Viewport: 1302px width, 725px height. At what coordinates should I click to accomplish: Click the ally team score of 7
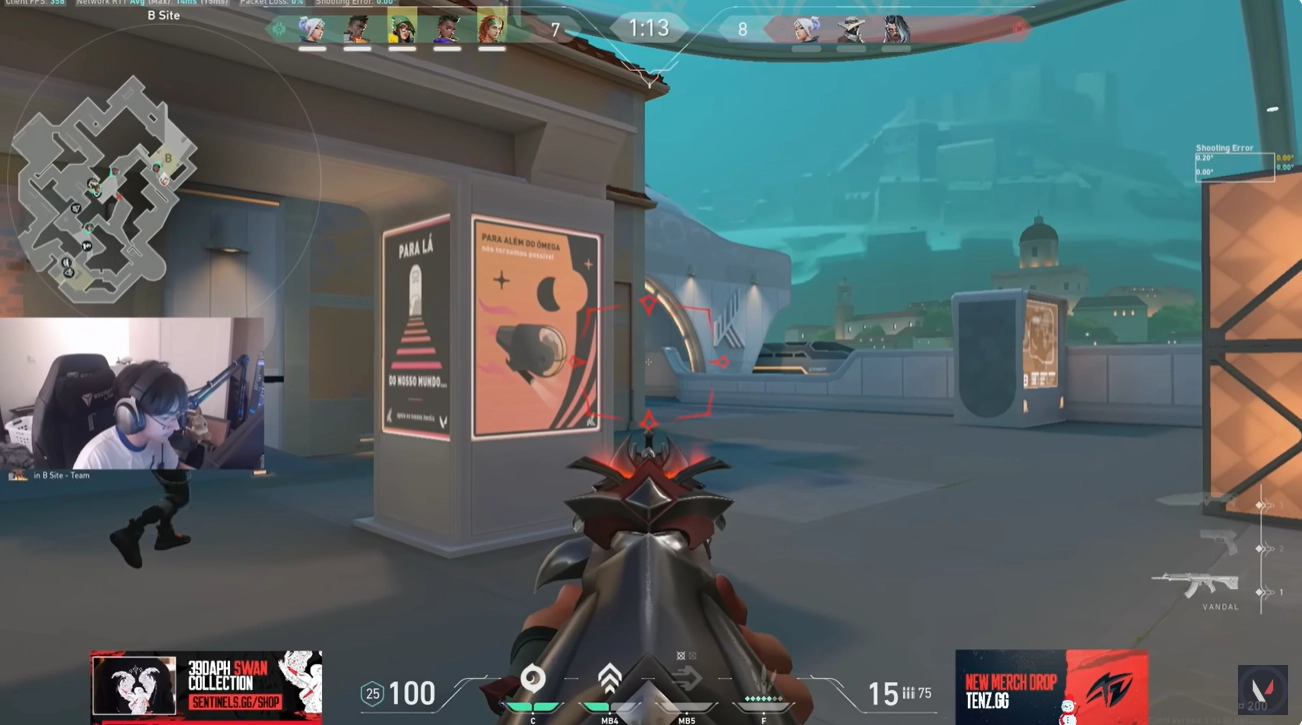pyautogui.click(x=557, y=28)
